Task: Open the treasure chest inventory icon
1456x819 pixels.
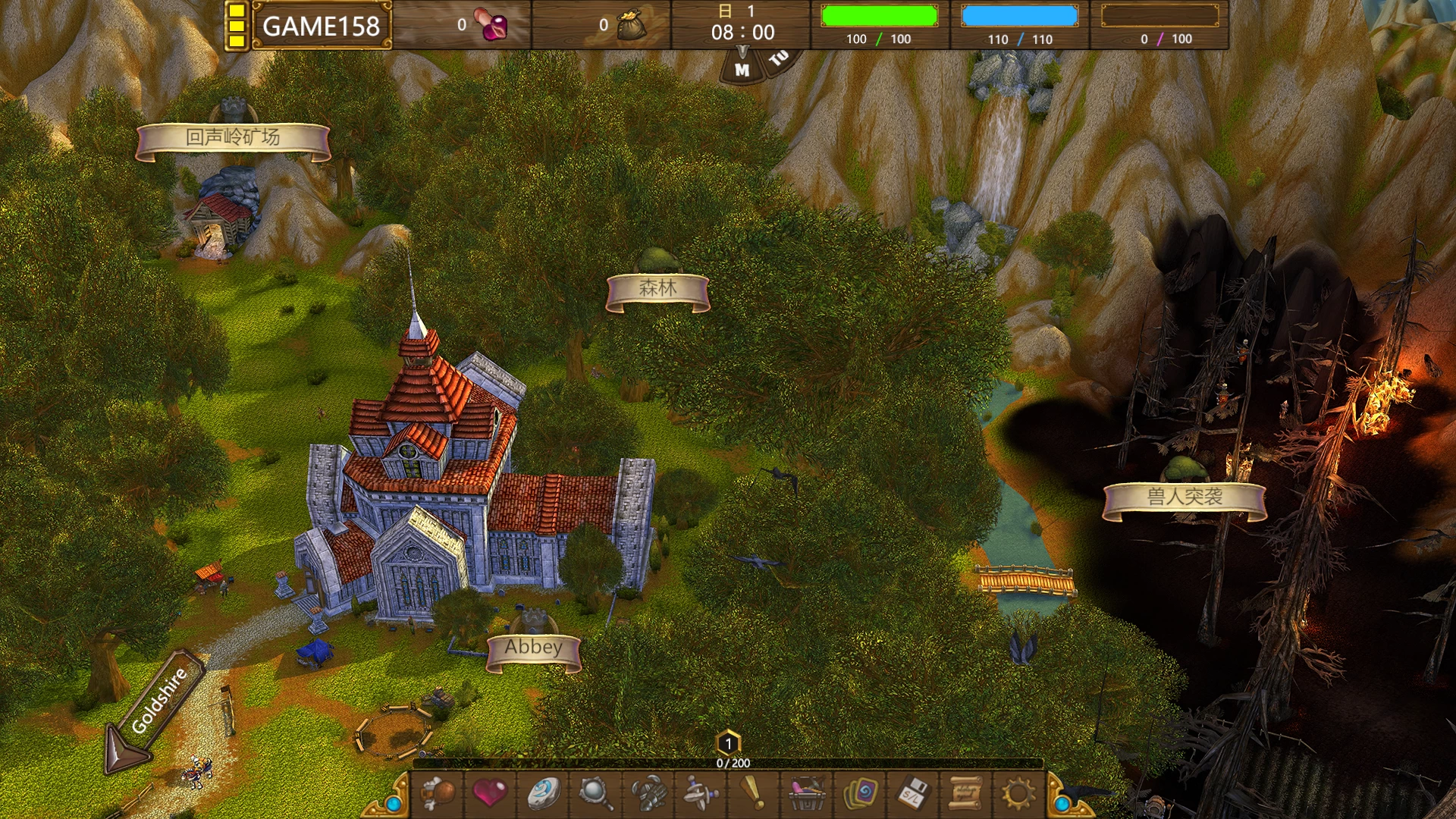Action: [807, 793]
